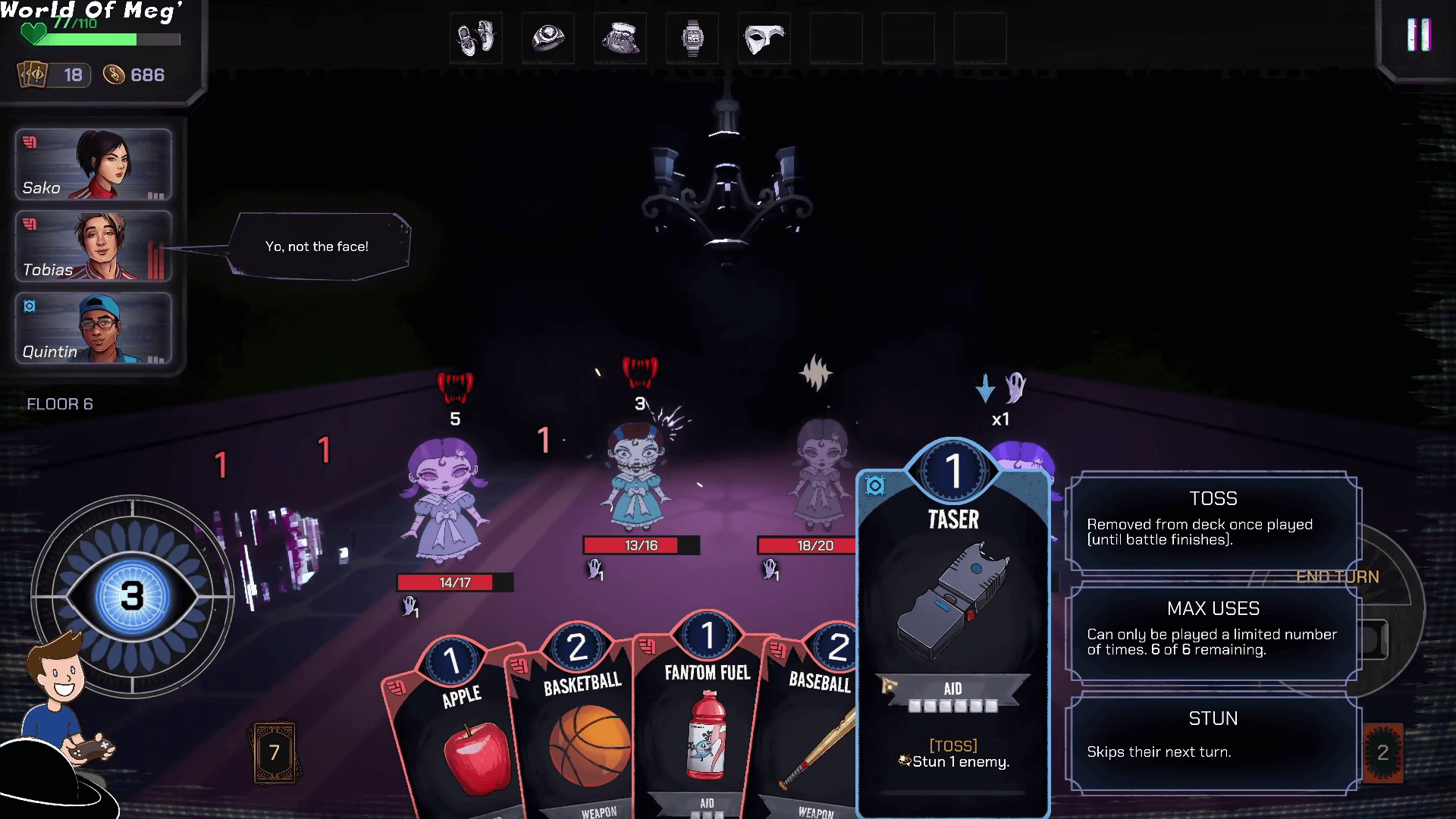Viewport: 1456px width, 819px height.
Task: Pause the game with the pause button
Action: [1418, 35]
